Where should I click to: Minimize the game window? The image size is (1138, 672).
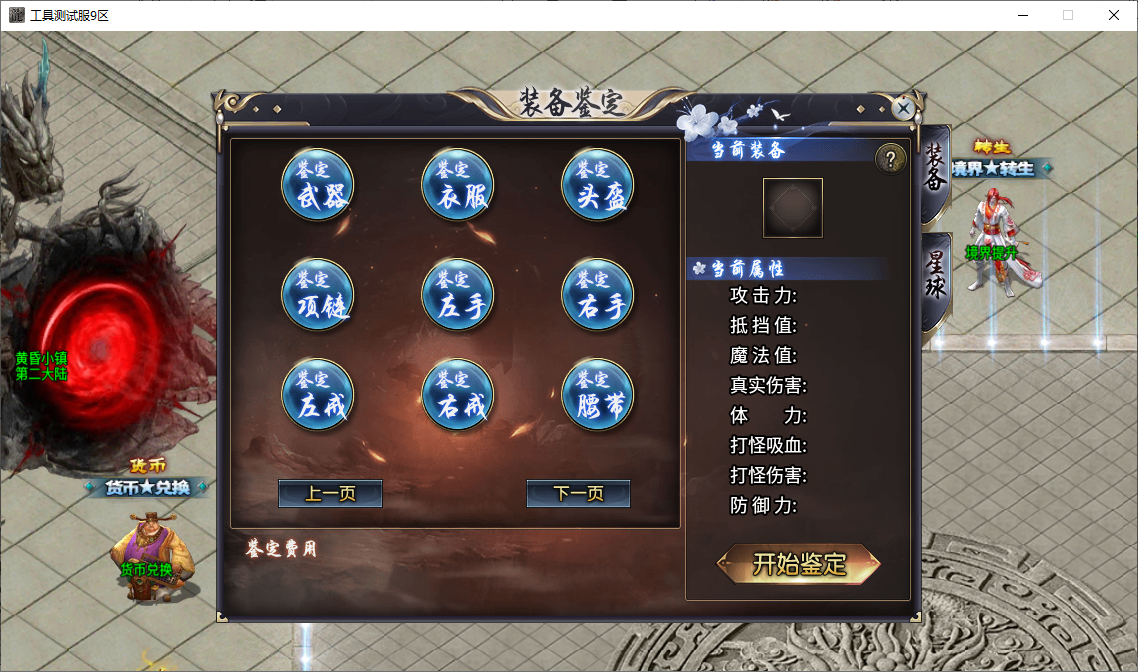pos(1023,15)
